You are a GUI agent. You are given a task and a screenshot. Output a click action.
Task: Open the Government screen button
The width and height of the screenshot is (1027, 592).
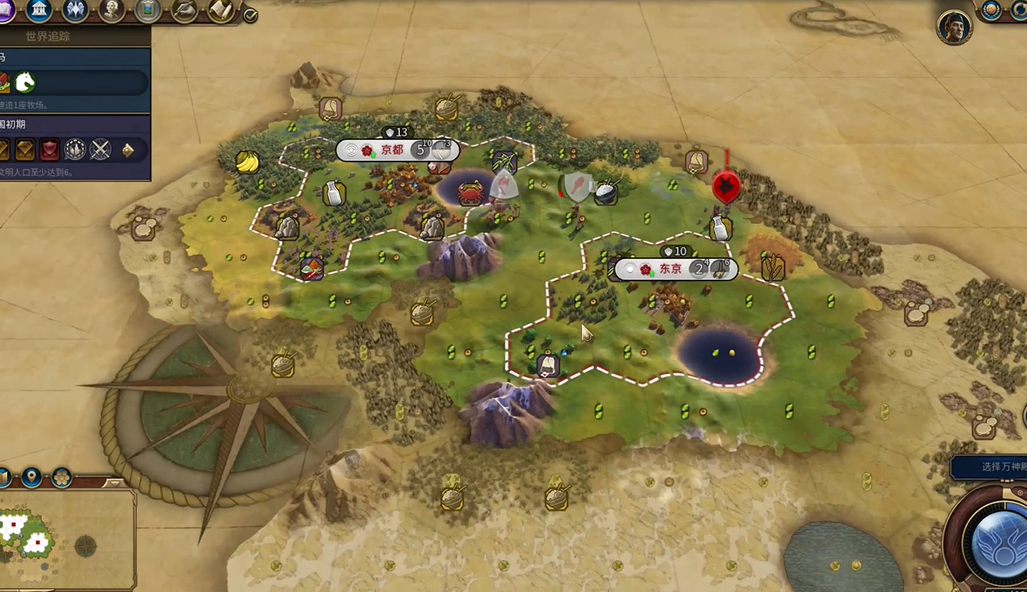coord(40,10)
